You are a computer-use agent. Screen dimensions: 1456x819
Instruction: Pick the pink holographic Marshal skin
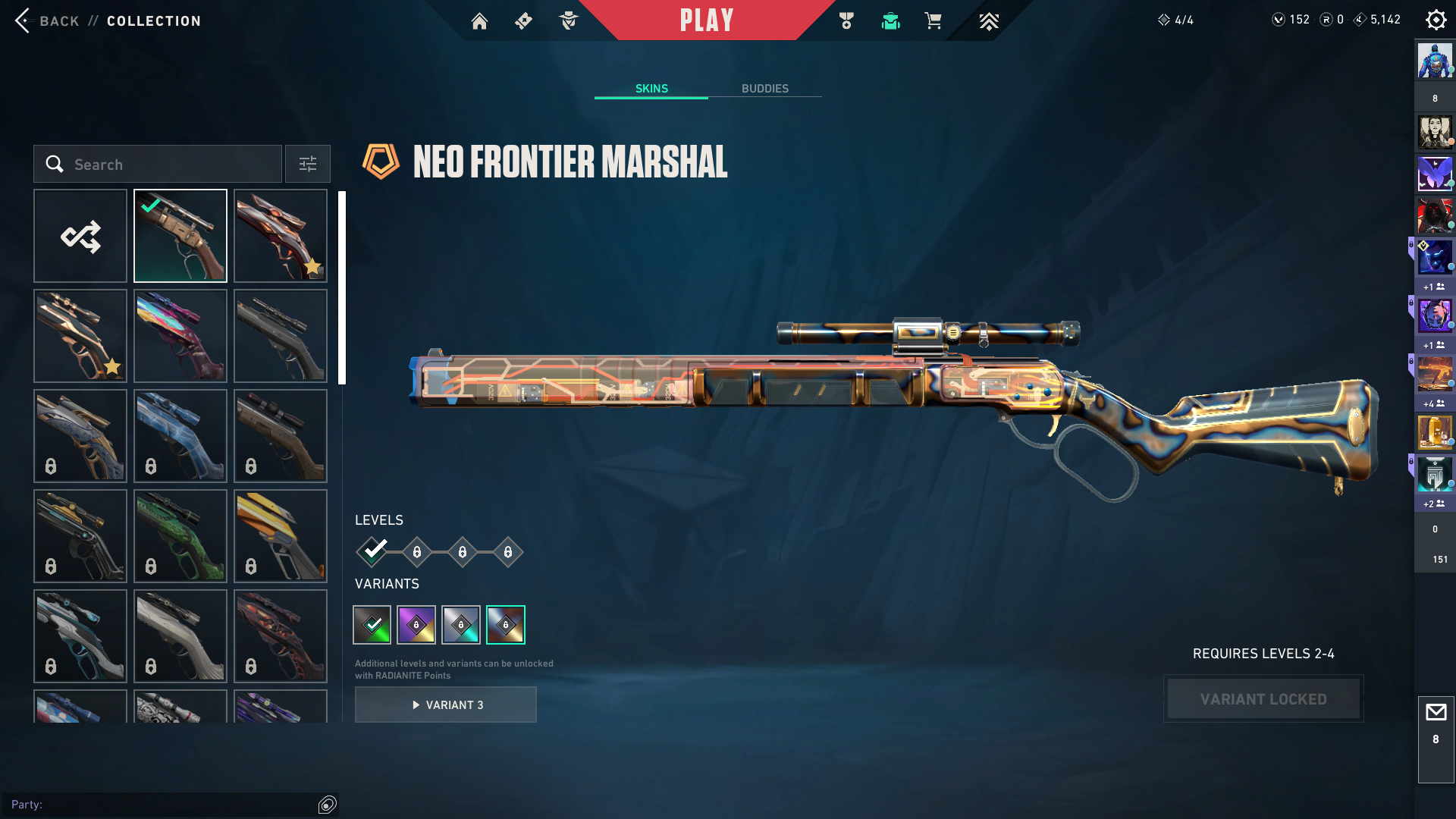point(180,336)
